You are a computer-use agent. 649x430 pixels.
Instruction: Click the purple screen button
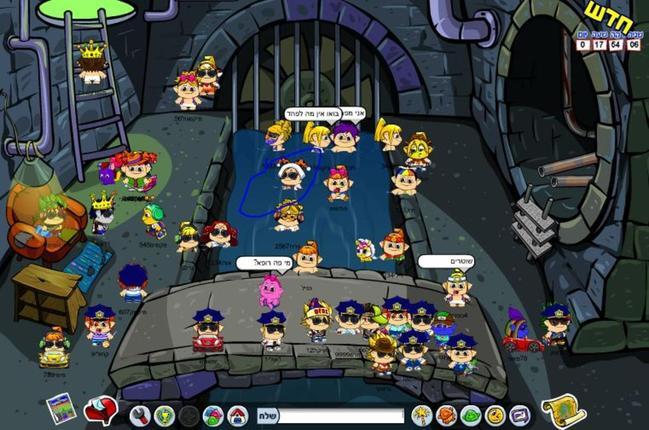coord(519,414)
